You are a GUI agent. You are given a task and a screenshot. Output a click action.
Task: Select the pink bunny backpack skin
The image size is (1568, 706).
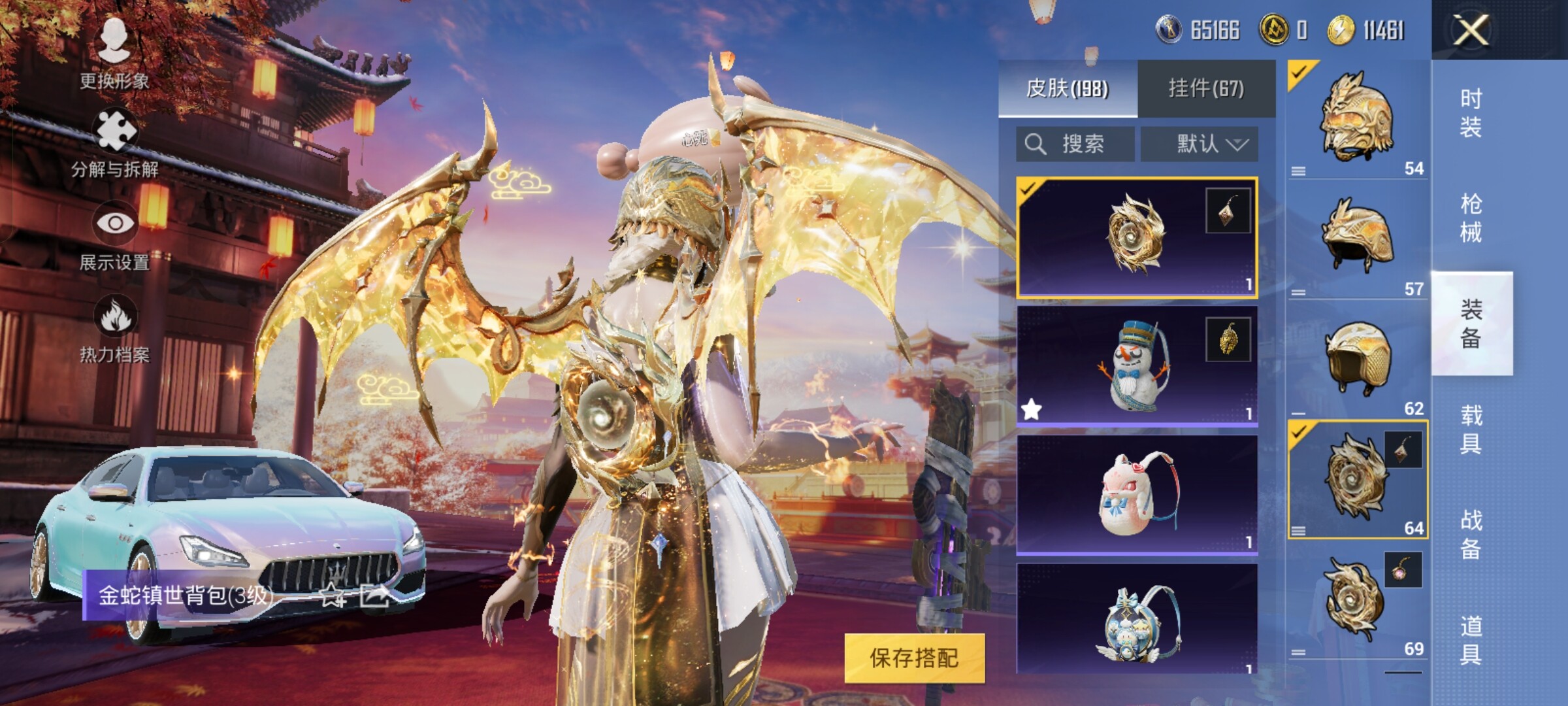[1137, 495]
